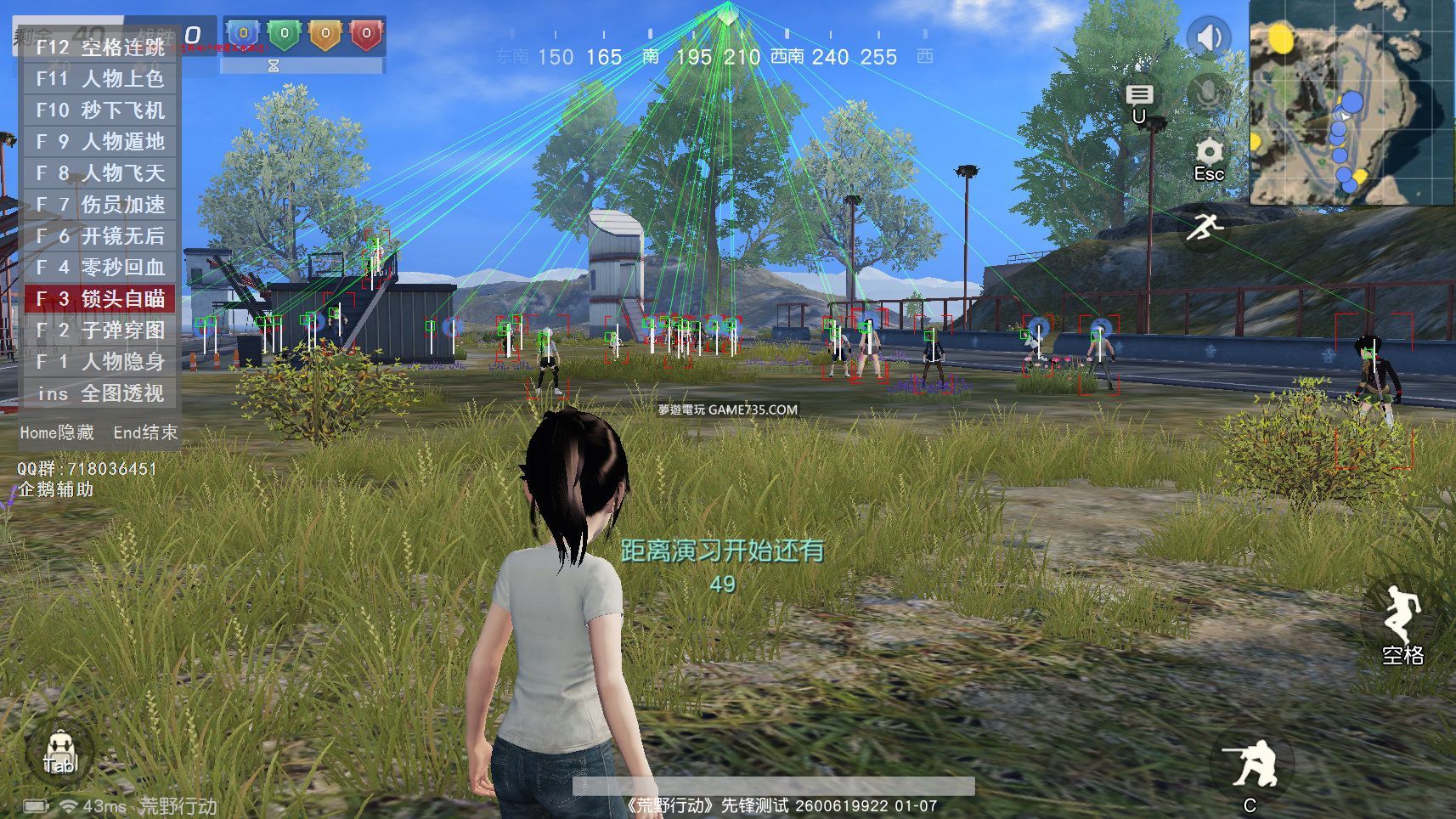
Task: Open the minimap in the corner
Action: click(x=1351, y=102)
